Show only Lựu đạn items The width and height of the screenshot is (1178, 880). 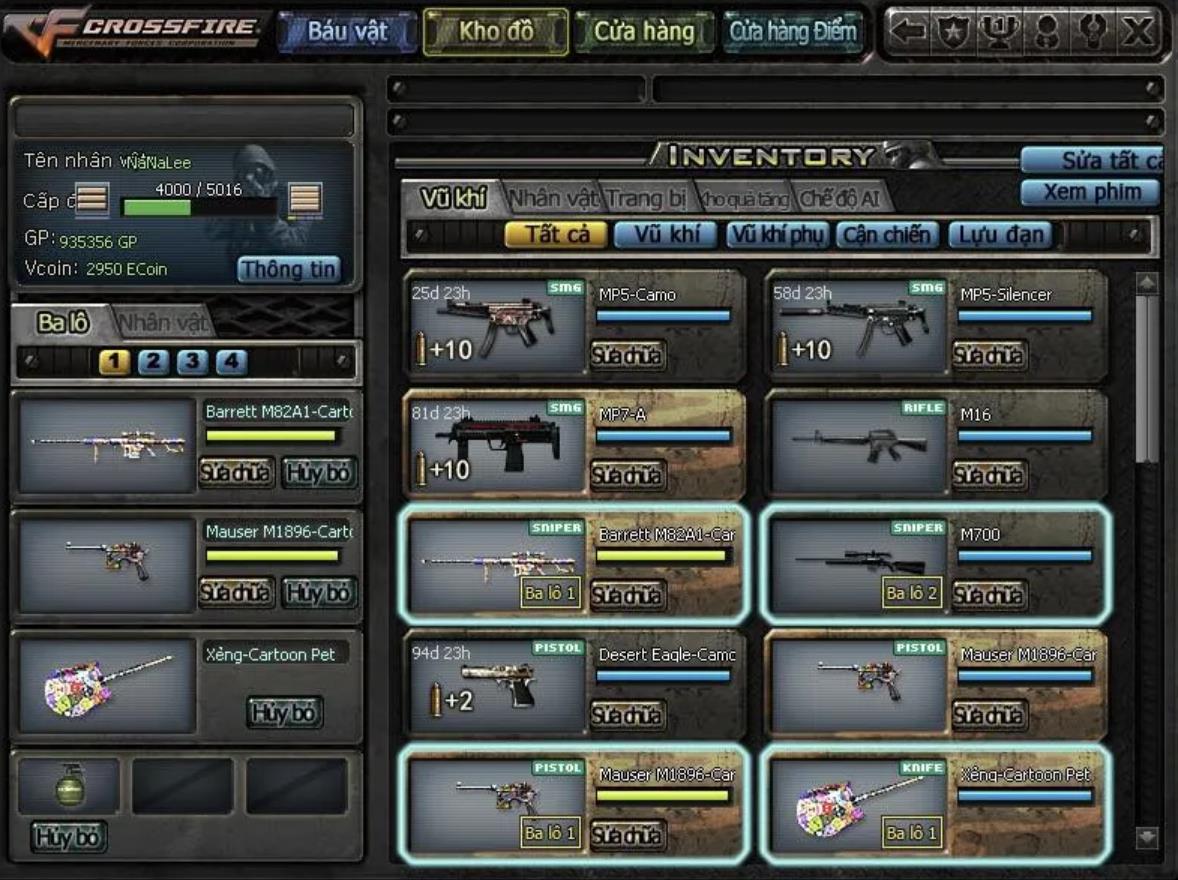[x=1000, y=235]
